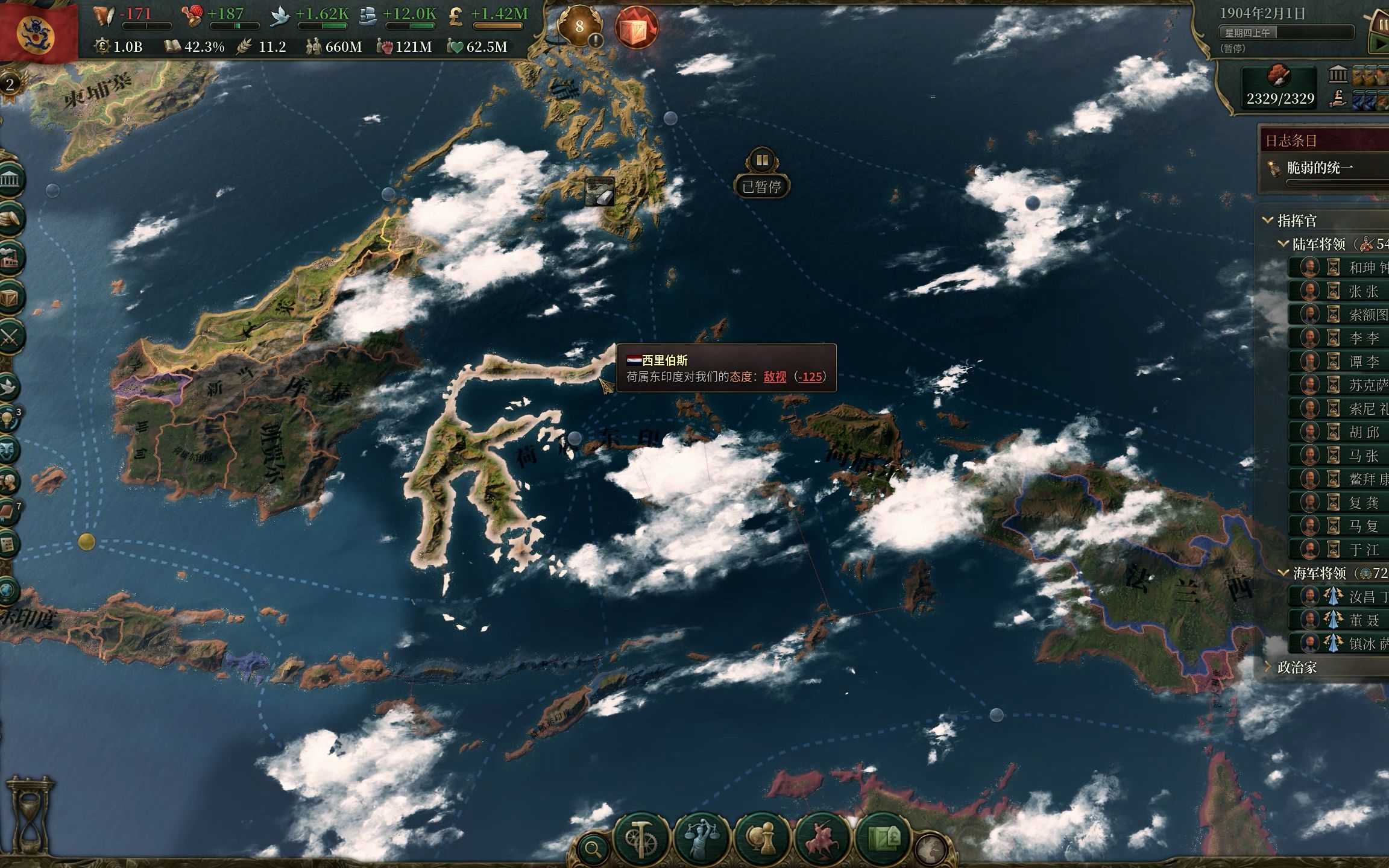Screen dimensions: 1389x868
Task: Open the politics building sidebar icon
Action: click(x=10, y=180)
